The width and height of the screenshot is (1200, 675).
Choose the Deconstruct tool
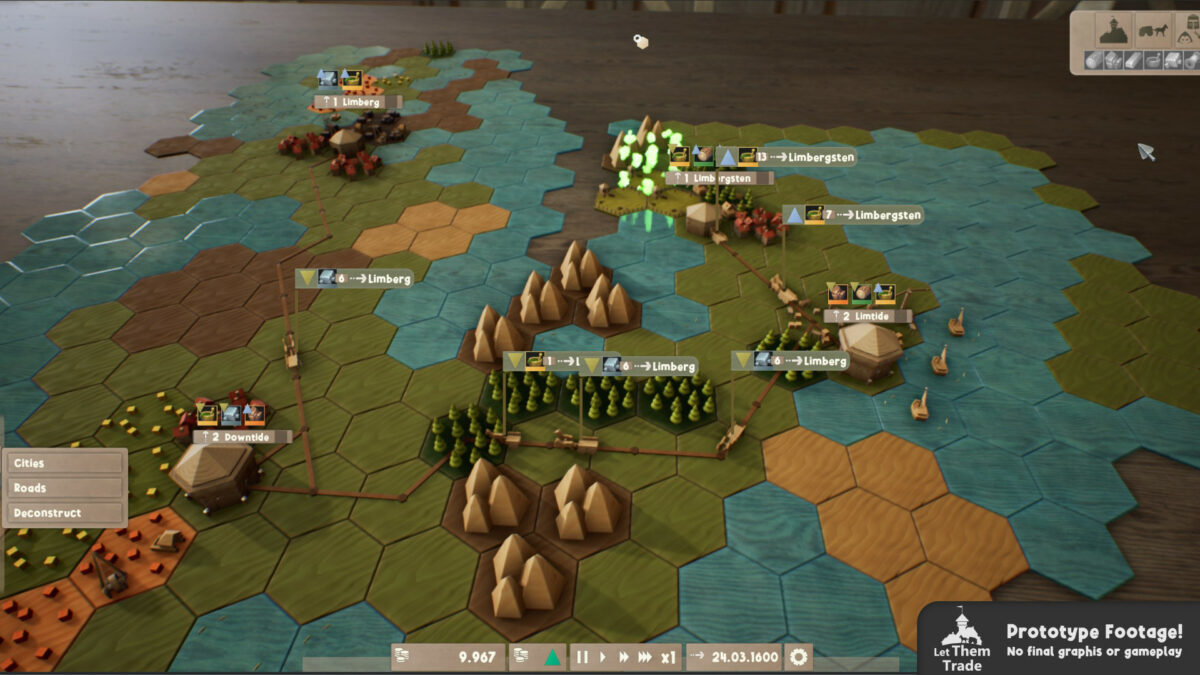64,513
